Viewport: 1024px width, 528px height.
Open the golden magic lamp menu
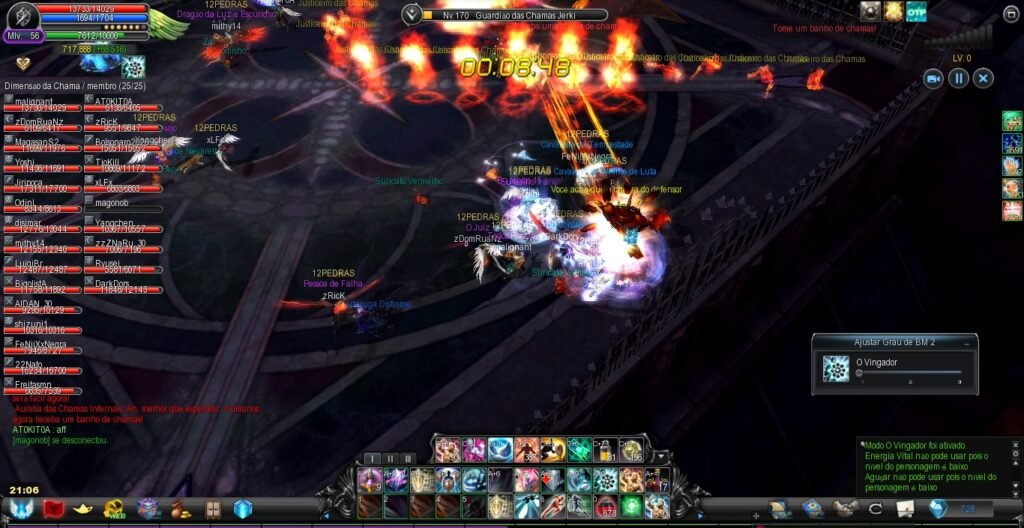coord(83,509)
